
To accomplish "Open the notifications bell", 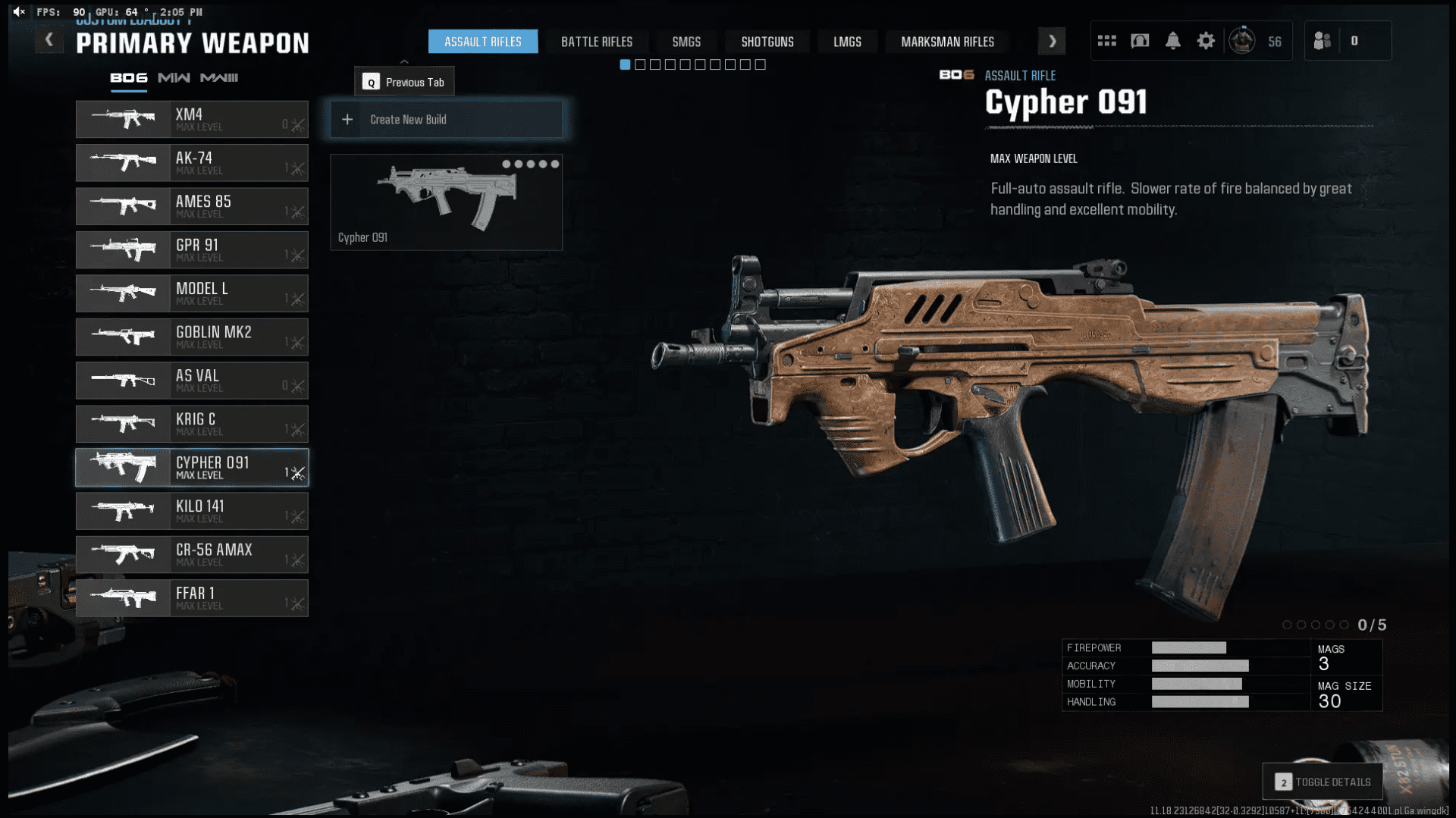I will point(1172,41).
